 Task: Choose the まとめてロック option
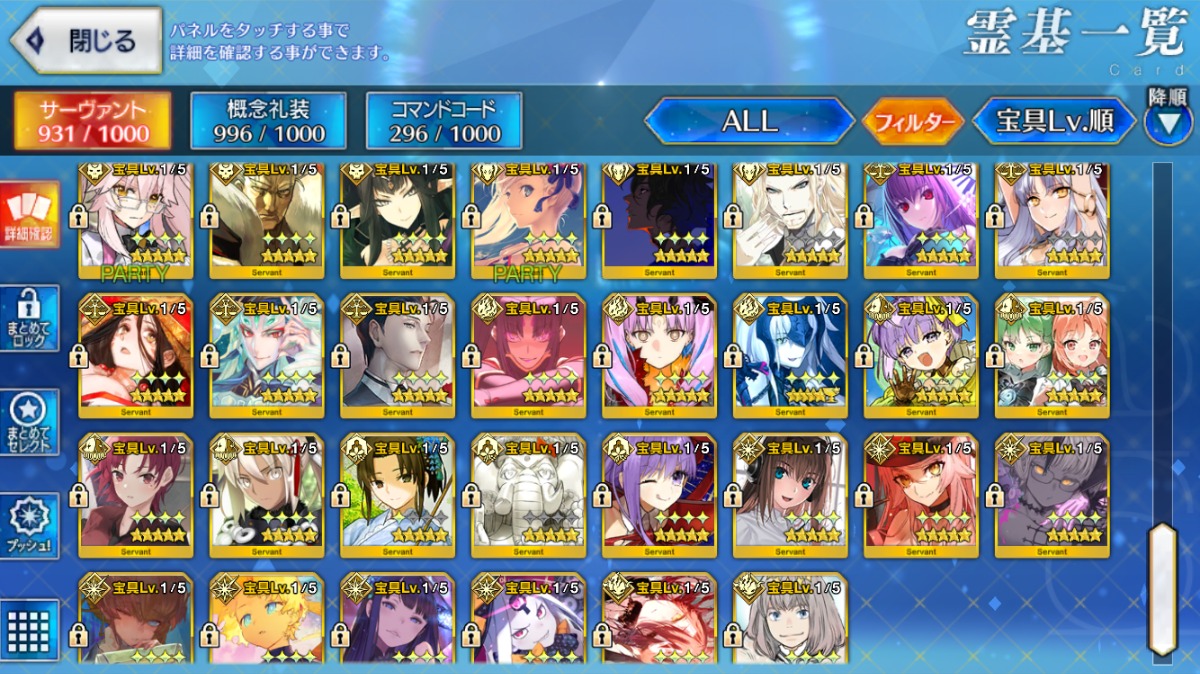(29, 318)
